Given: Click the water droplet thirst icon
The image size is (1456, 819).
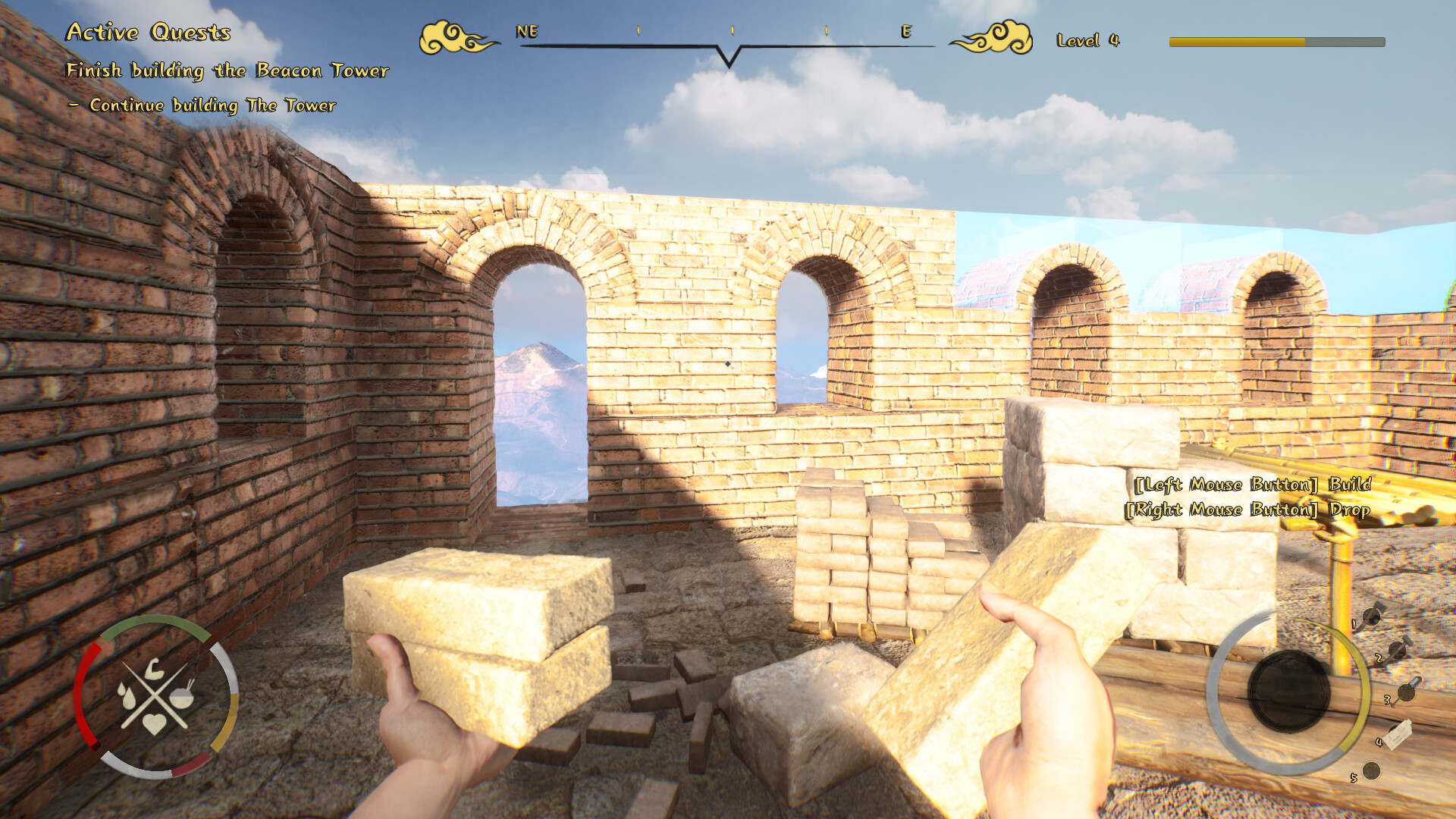Looking at the screenshot, I should pyautogui.click(x=127, y=696).
